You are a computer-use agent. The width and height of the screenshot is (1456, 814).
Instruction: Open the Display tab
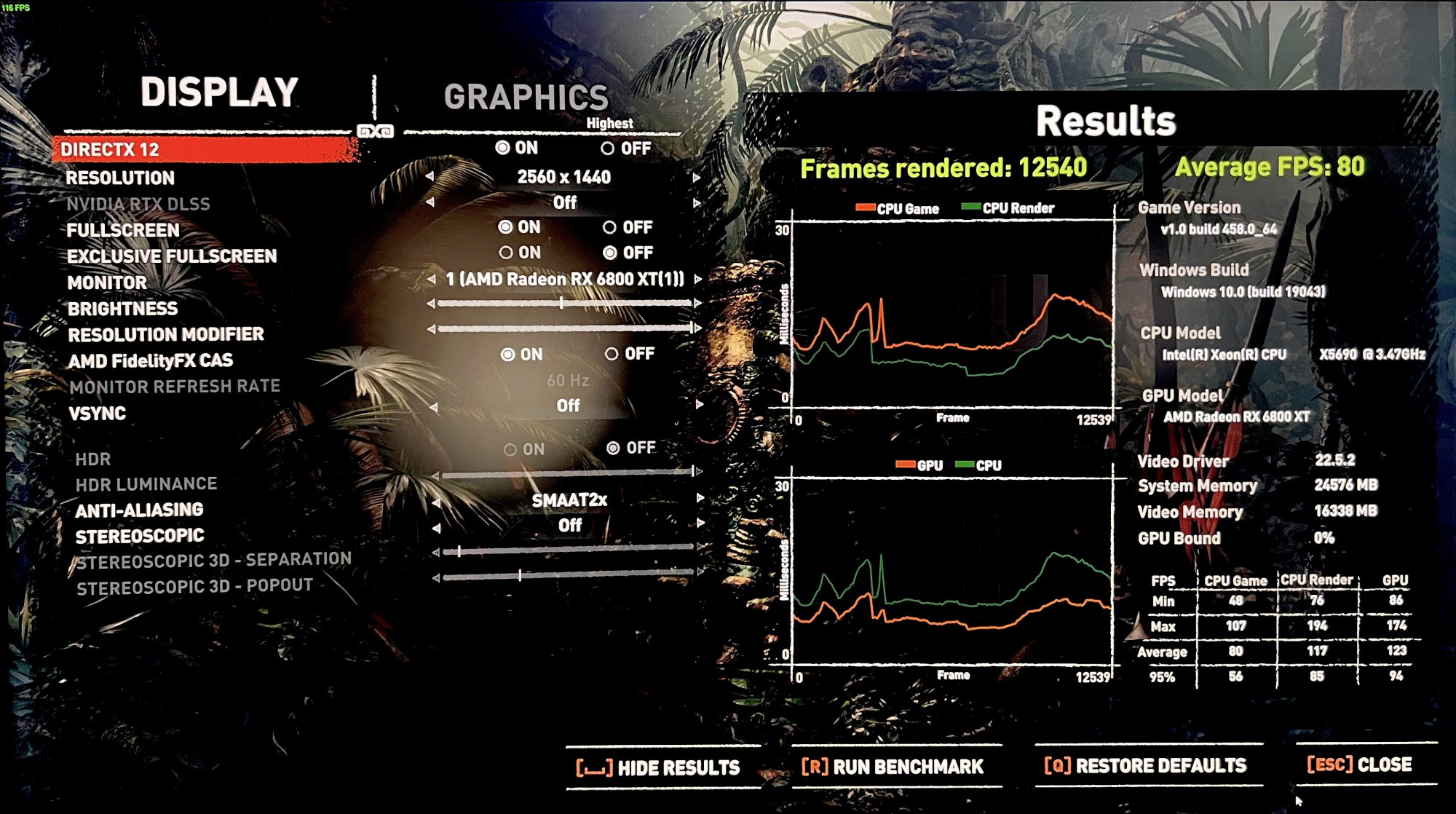pyautogui.click(x=219, y=92)
